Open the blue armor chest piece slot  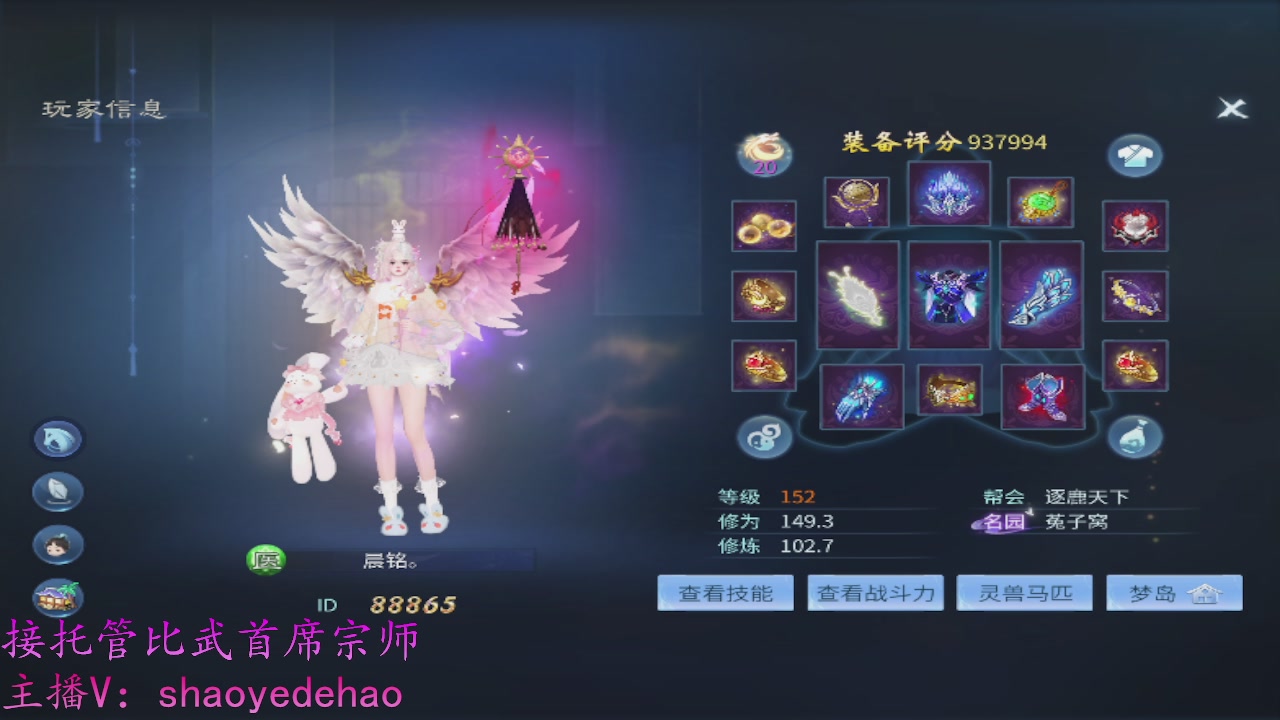pos(950,297)
